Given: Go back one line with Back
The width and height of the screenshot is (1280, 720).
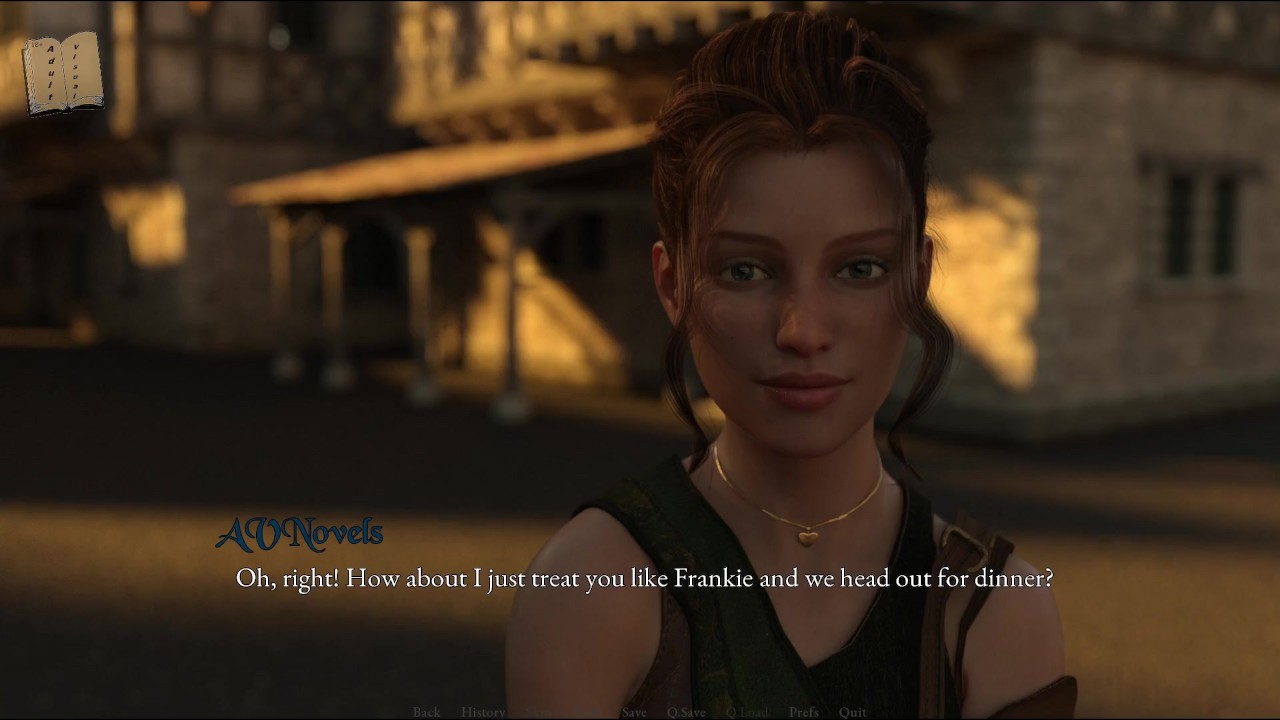Looking at the screenshot, I should [426, 712].
